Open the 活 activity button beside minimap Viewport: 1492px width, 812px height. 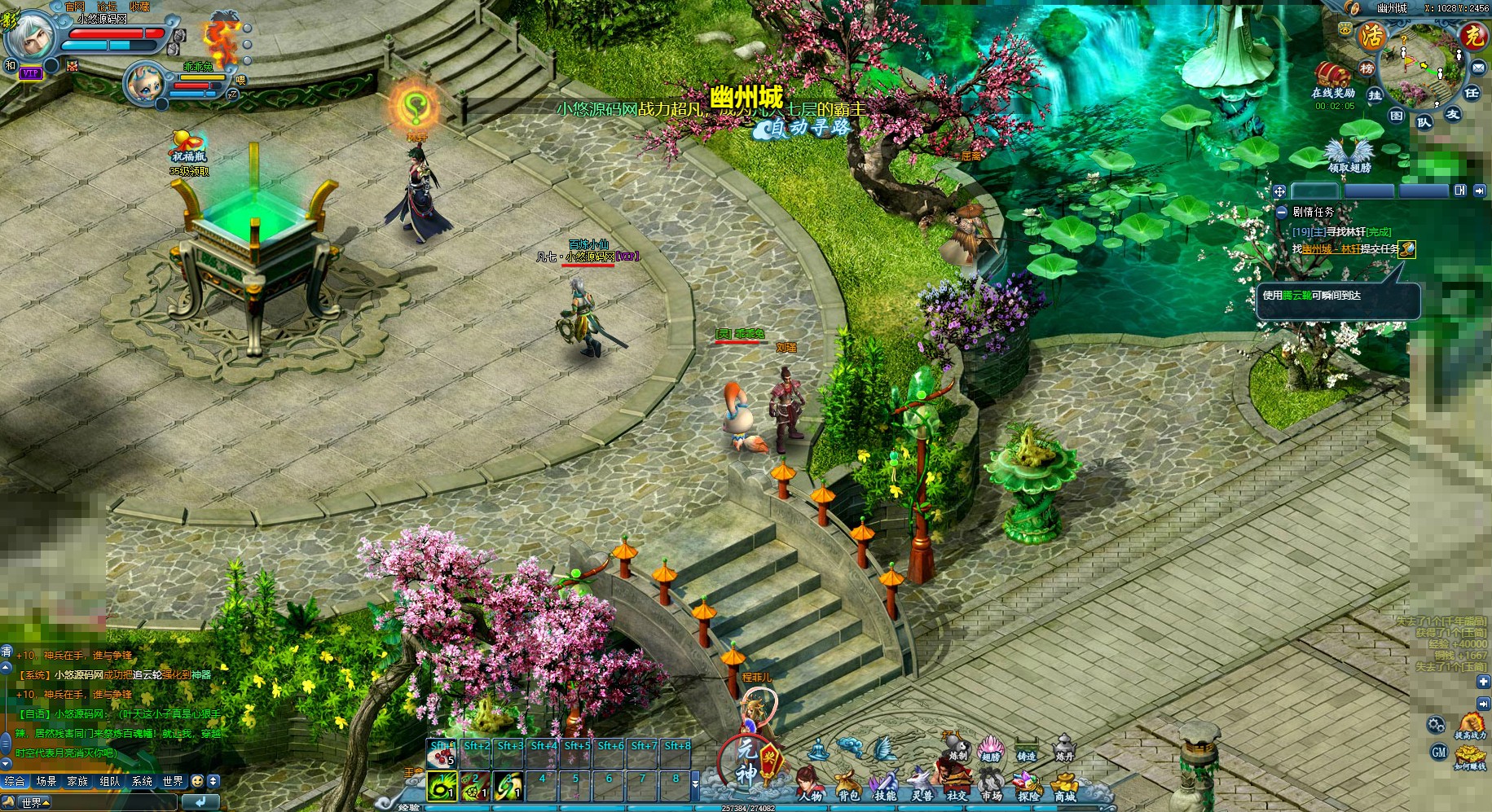click(x=1372, y=35)
